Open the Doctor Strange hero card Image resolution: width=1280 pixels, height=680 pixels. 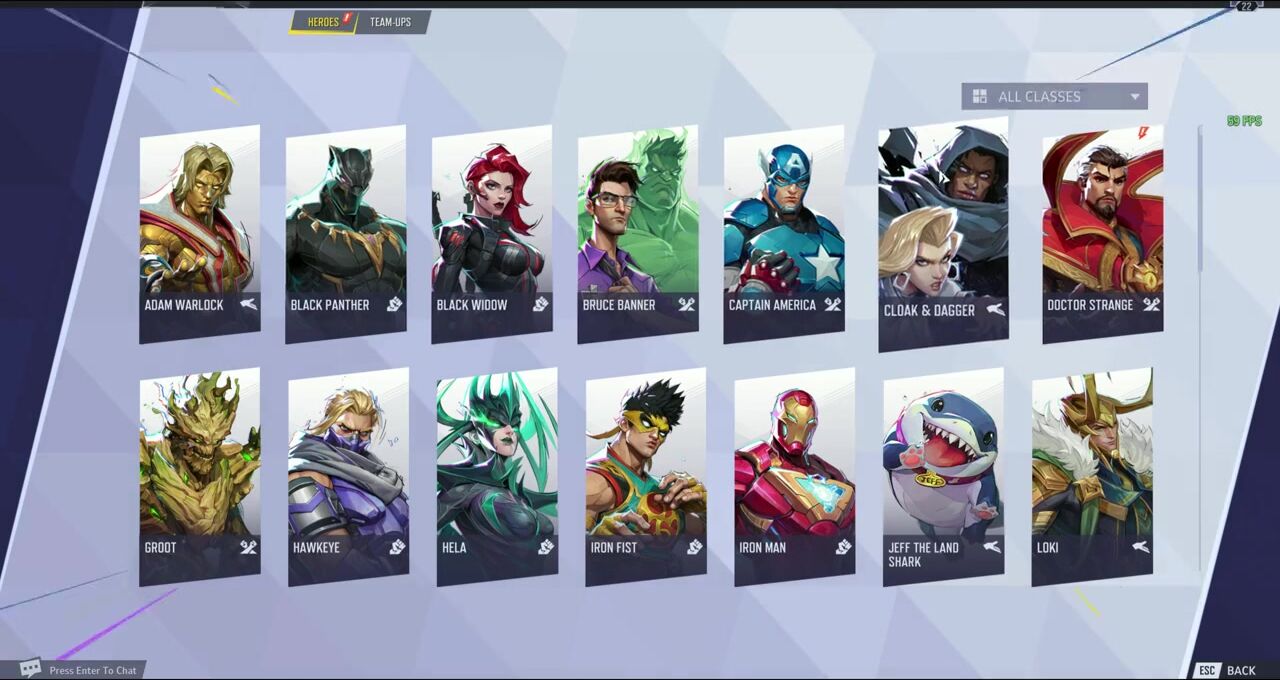tap(1102, 232)
